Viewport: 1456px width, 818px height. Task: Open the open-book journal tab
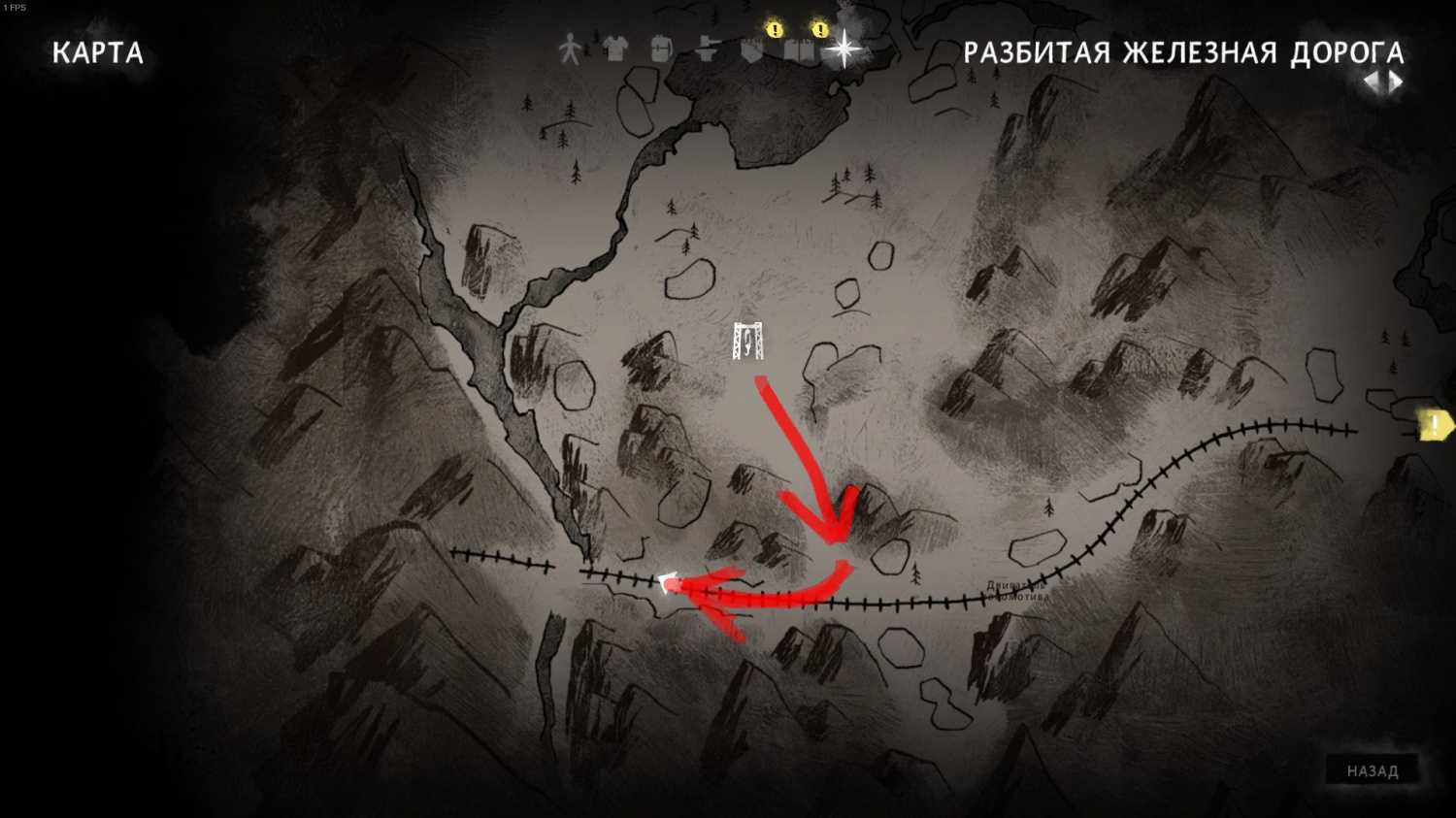[799, 49]
